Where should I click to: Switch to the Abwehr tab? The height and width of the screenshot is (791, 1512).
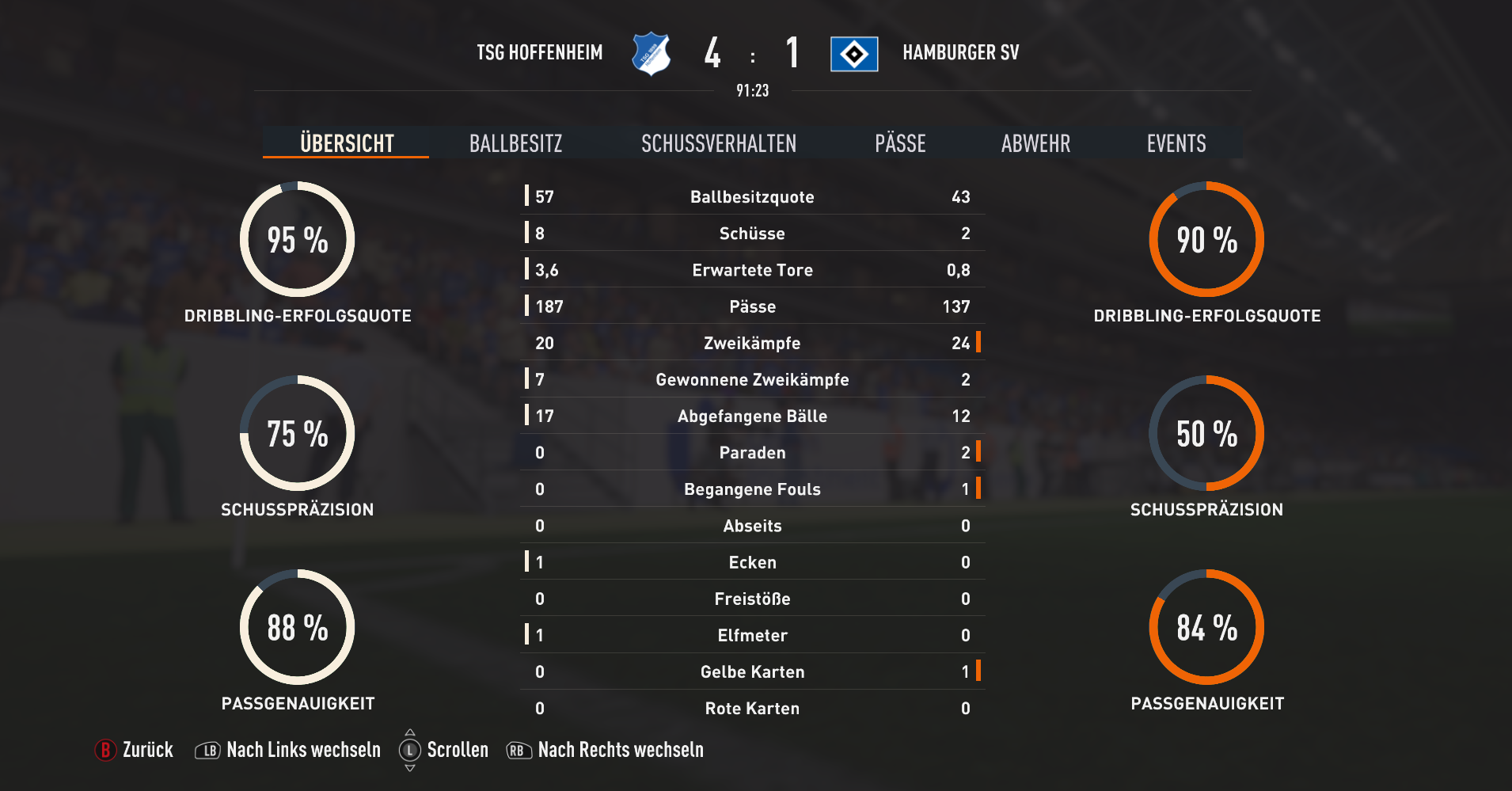(x=1035, y=143)
